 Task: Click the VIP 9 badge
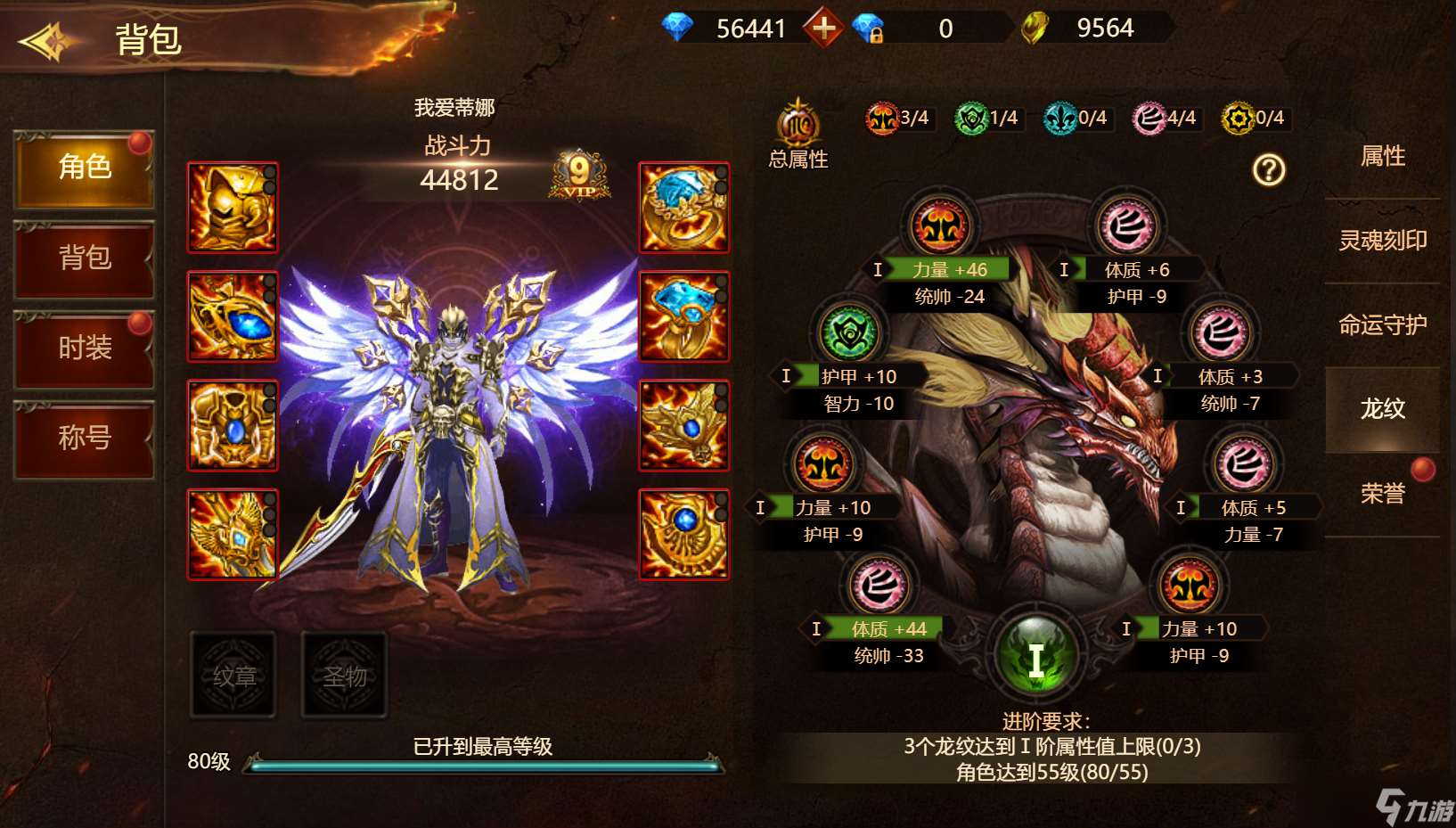(x=579, y=176)
